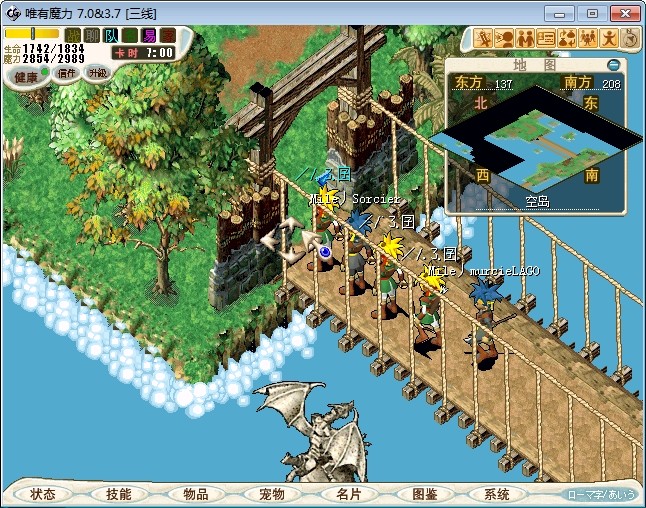
Task: Toggle the 家 family switch
Action: [x=167, y=36]
